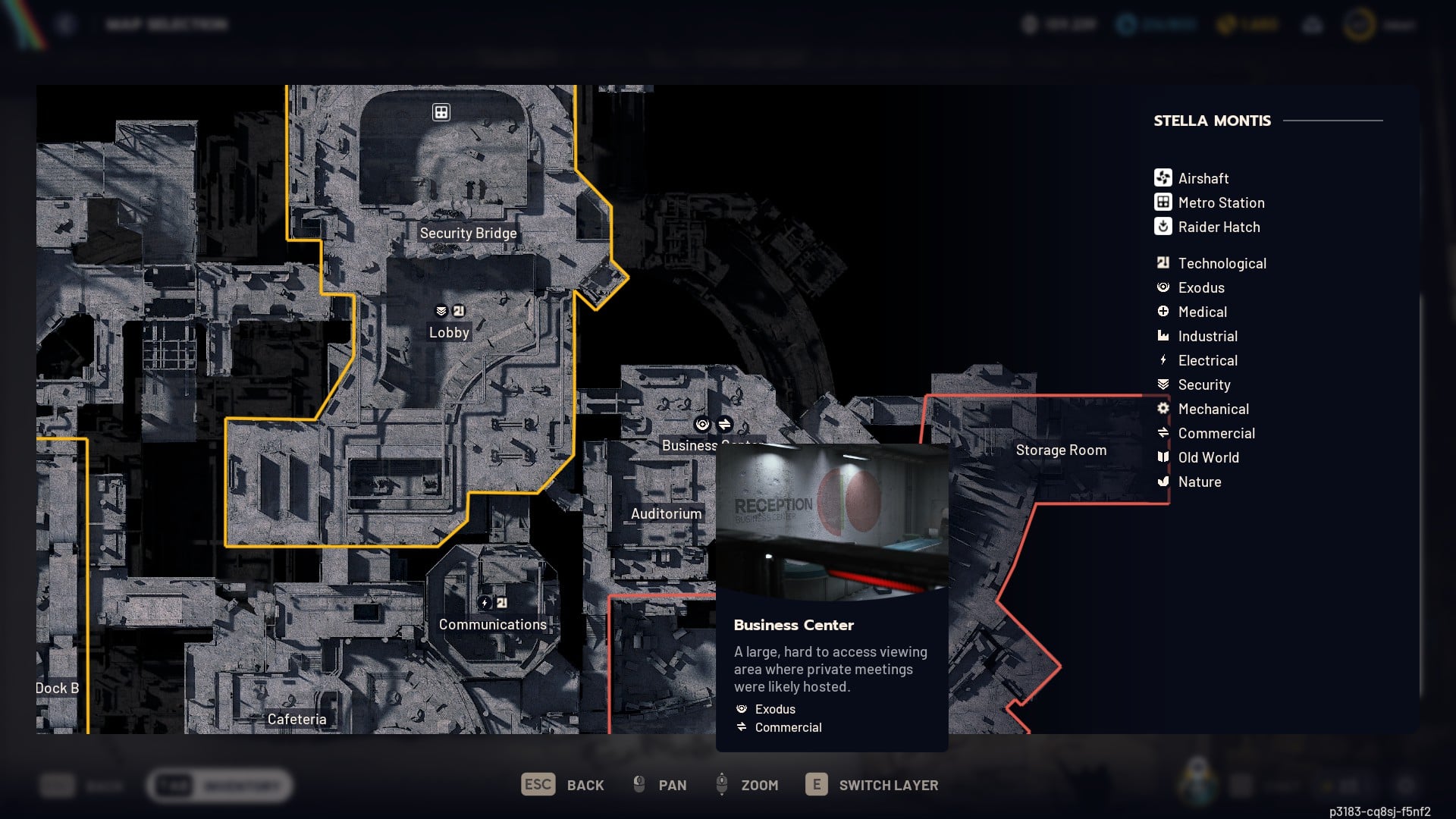The height and width of the screenshot is (819, 1456).
Task: Open MAP SELECTION in the top bar
Action: click(166, 24)
